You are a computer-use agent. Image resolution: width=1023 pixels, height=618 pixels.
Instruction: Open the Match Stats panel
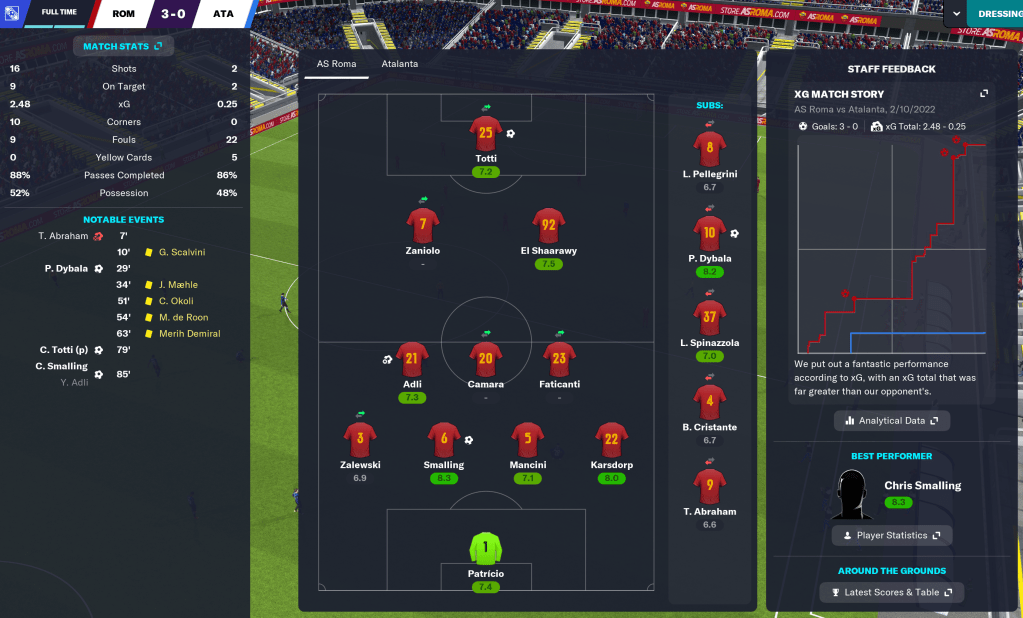pos(124,46)
